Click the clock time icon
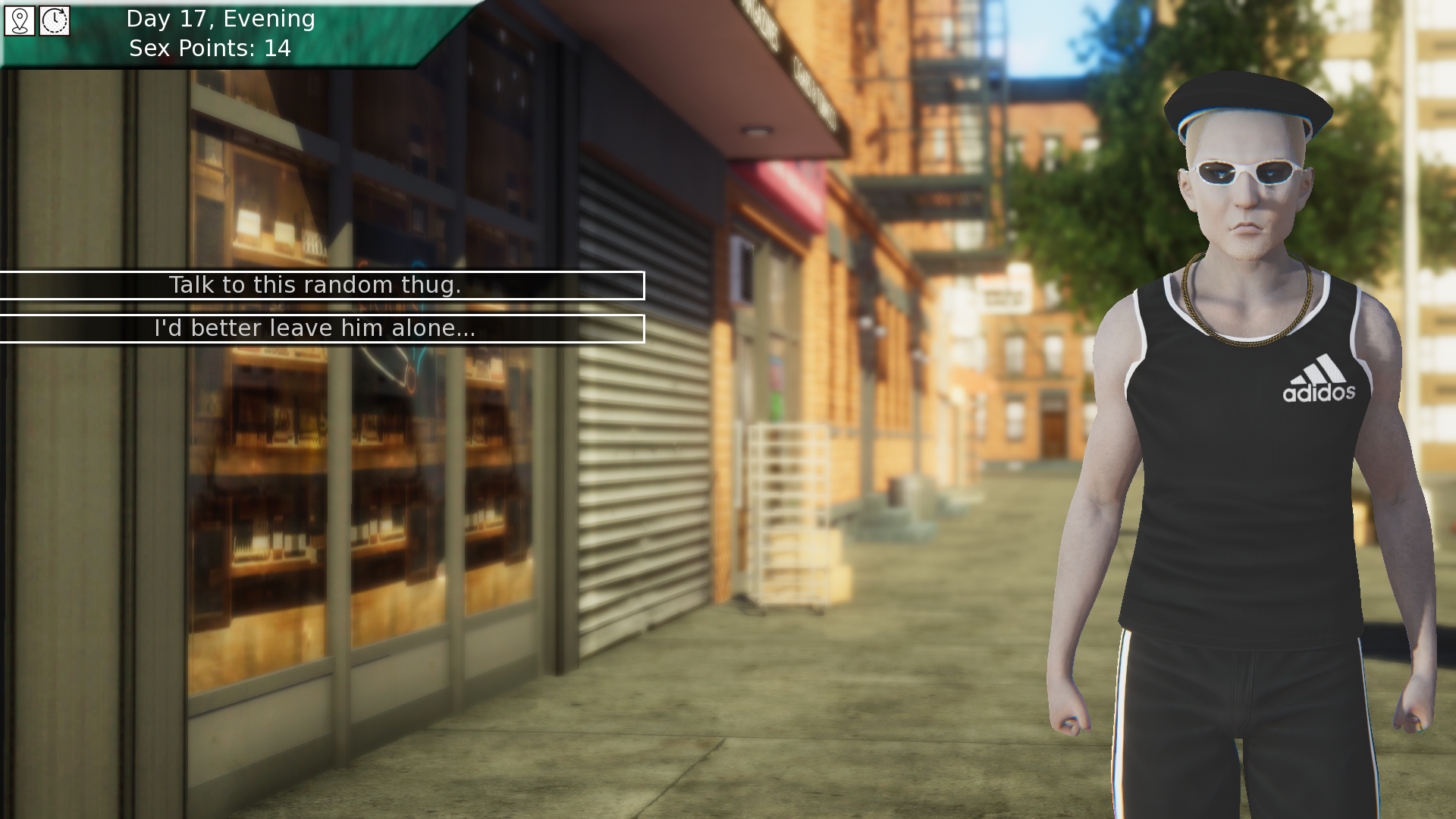The height and width of the screenshot is (819, 1456). [x=55, y=20]
